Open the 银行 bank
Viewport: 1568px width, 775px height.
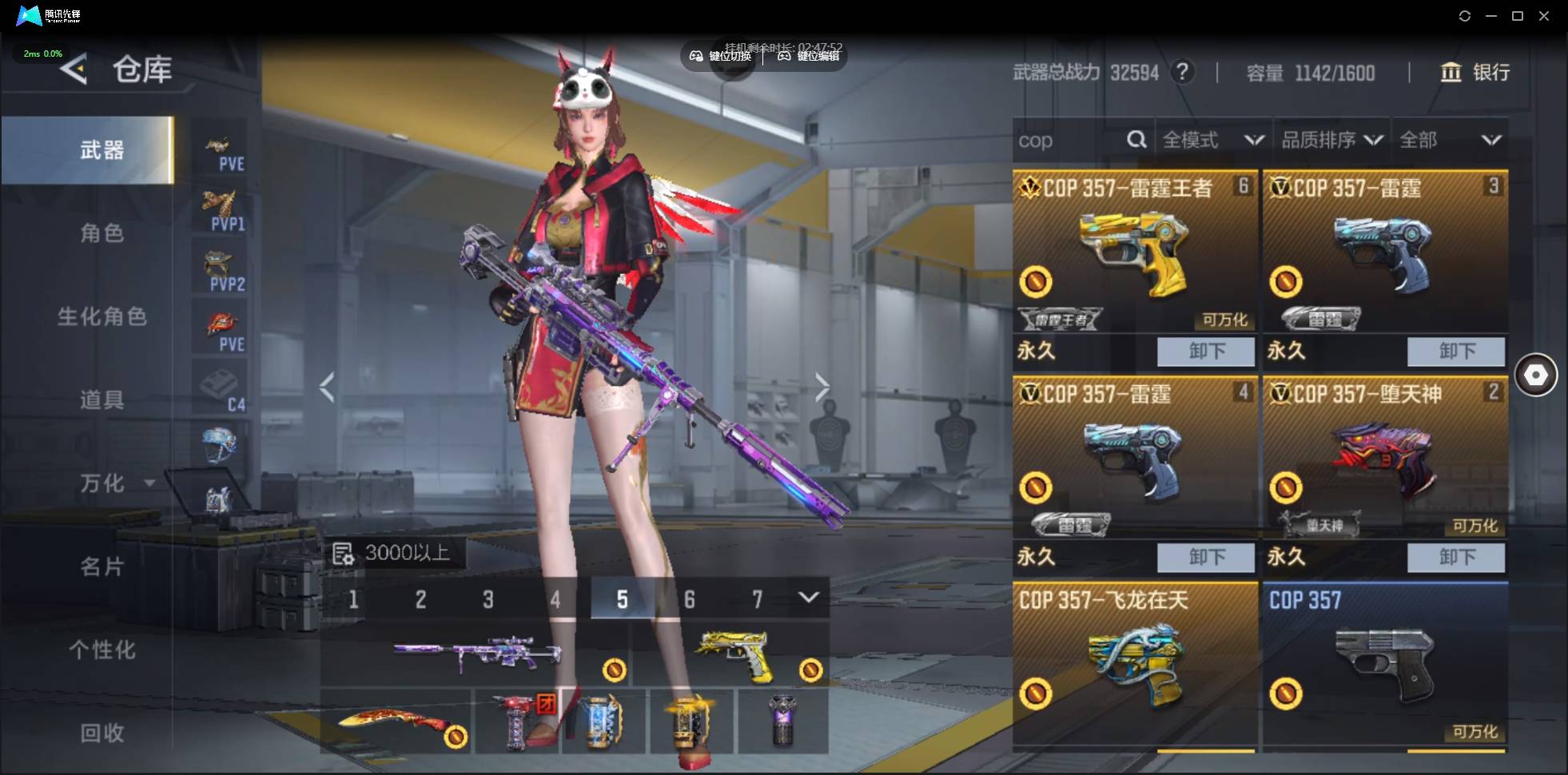tap(1475, 73)
